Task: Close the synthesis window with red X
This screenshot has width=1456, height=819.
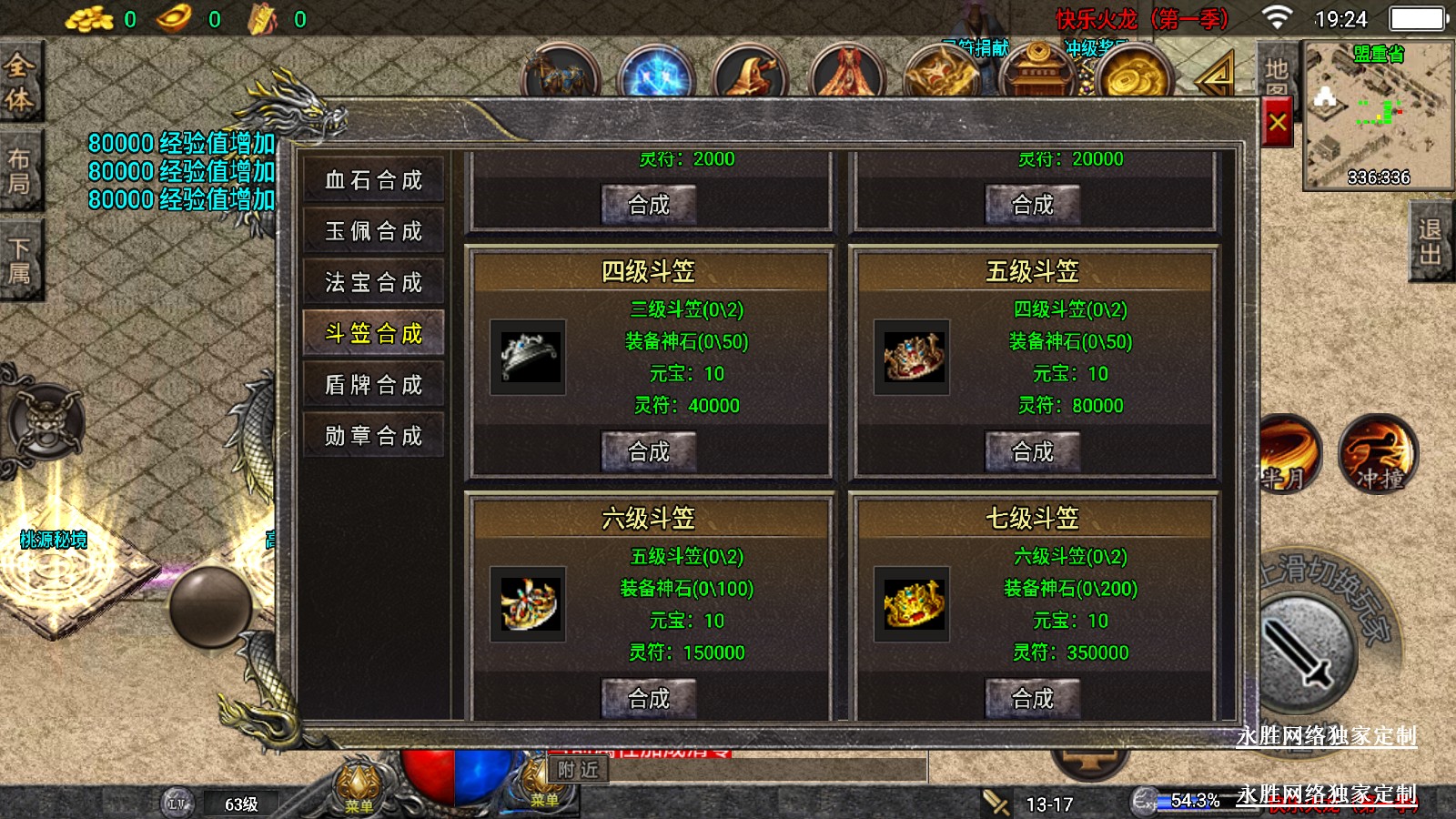Action: point(1278,122)
